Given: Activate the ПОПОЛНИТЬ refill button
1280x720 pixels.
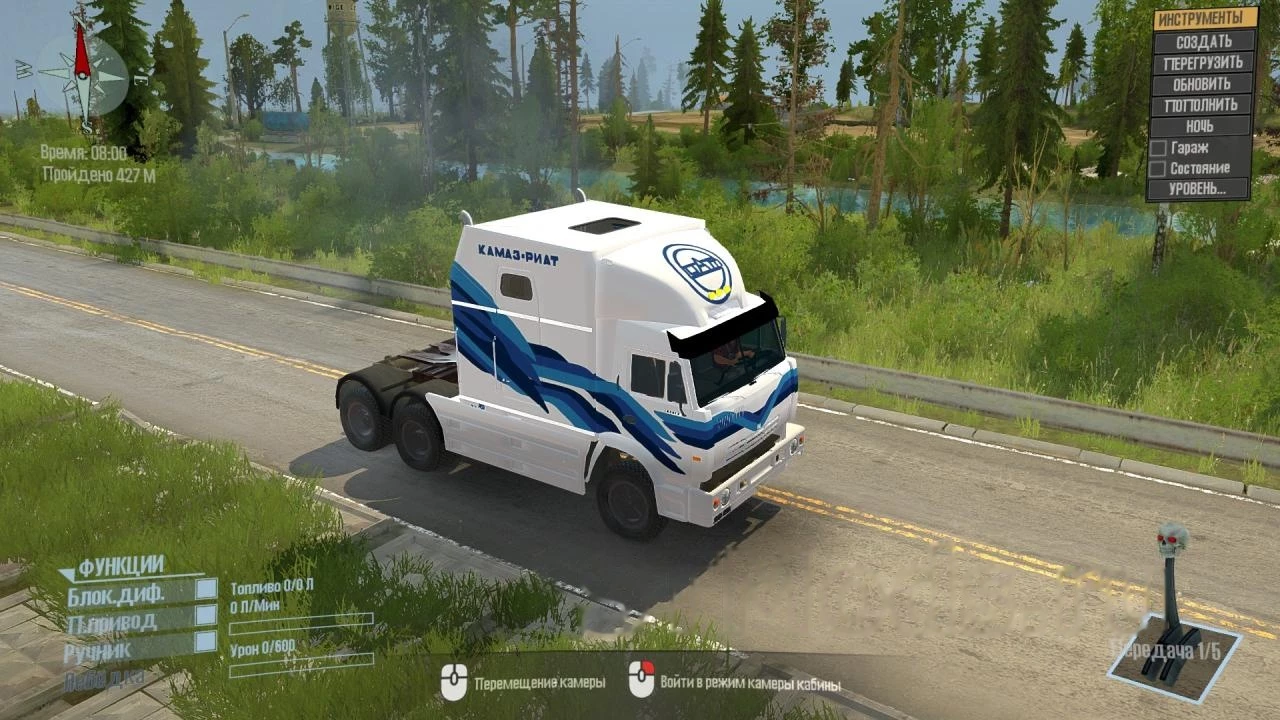Looking at the screenshot, I should click(1204, 104).
